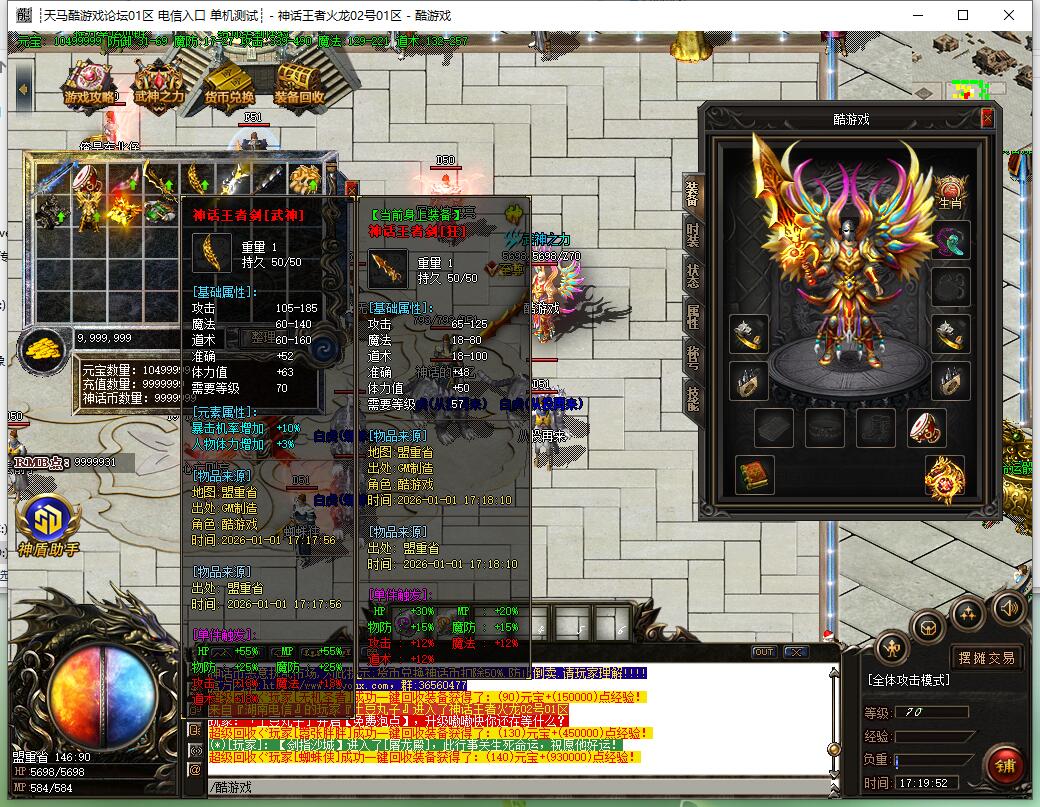Toggle the sound speaker button

coord(1008,607)
